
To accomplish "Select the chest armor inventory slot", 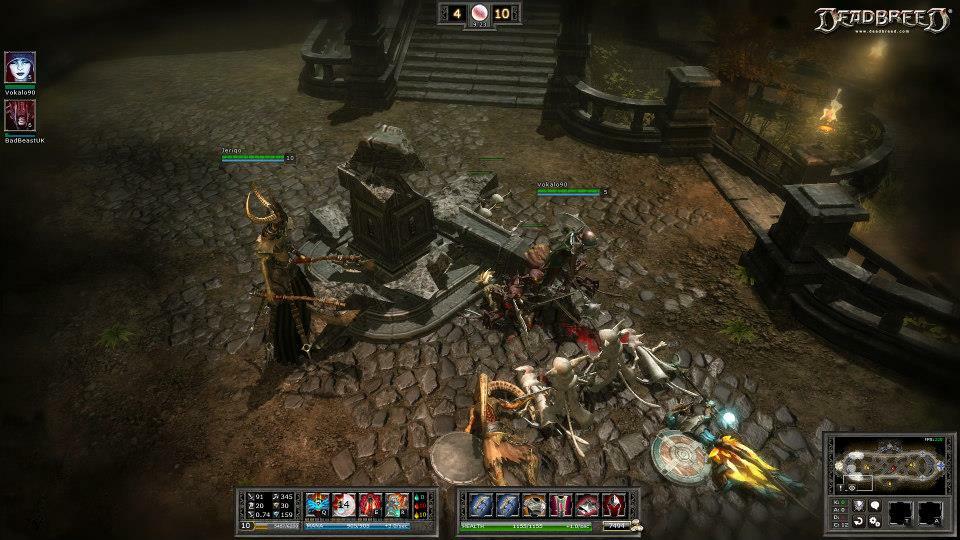I will coord(534,505).
